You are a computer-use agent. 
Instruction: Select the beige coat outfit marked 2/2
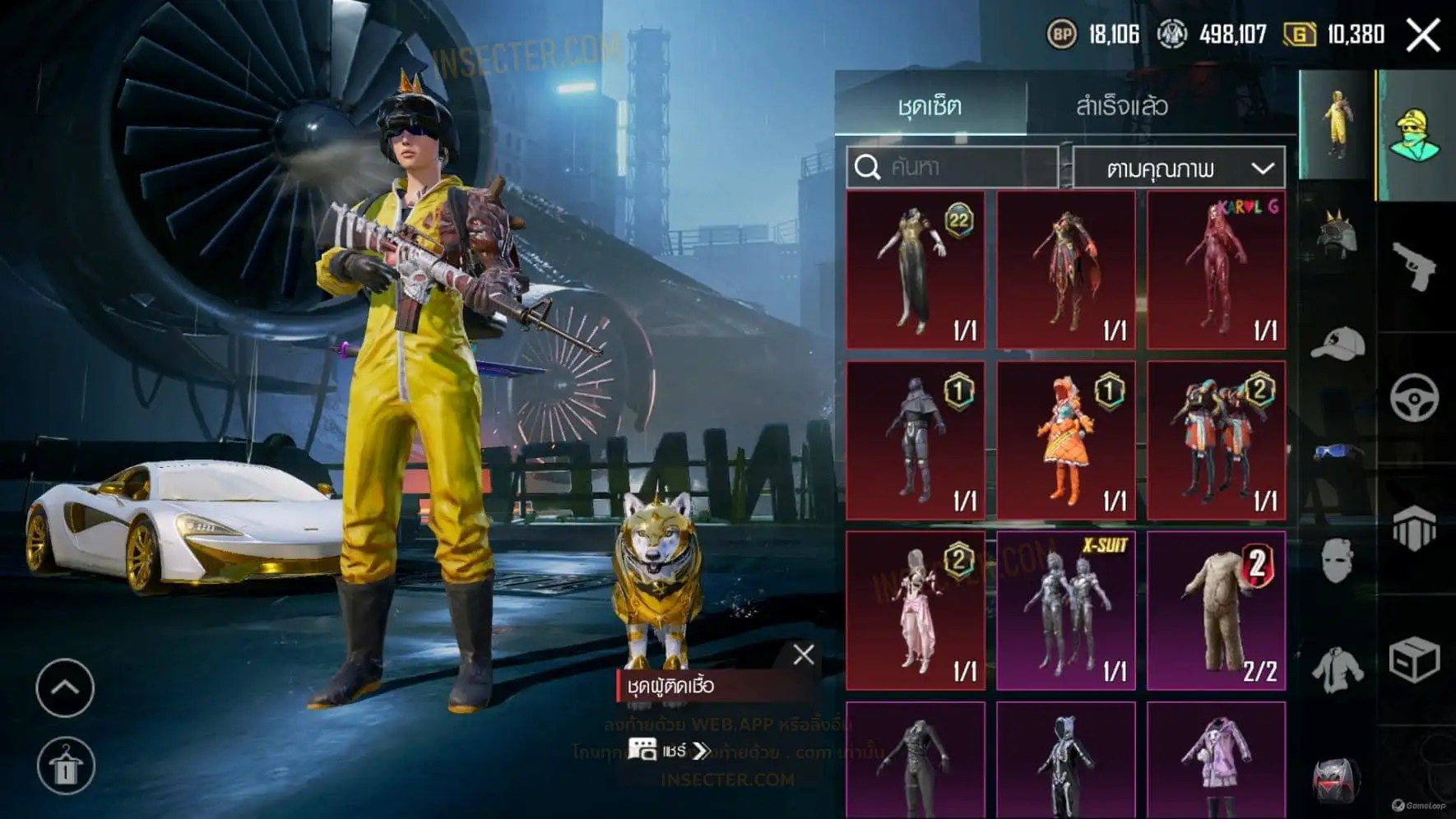[1216, 610]
